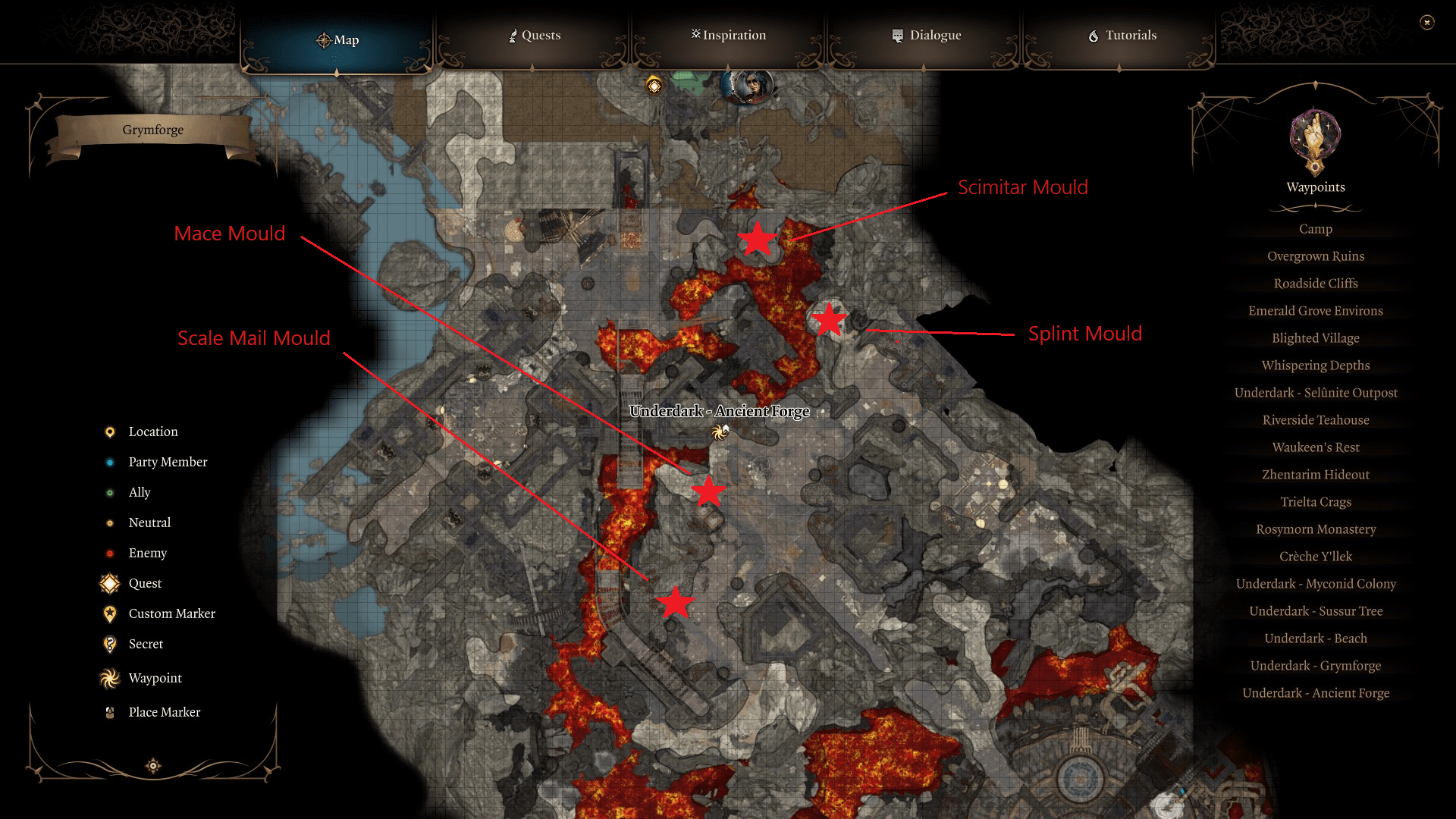Select the Place Marker legend icon
Image resolution: width=1456 pixels, height=819 pixels.
pyautogui.click(x=109, y=711)
